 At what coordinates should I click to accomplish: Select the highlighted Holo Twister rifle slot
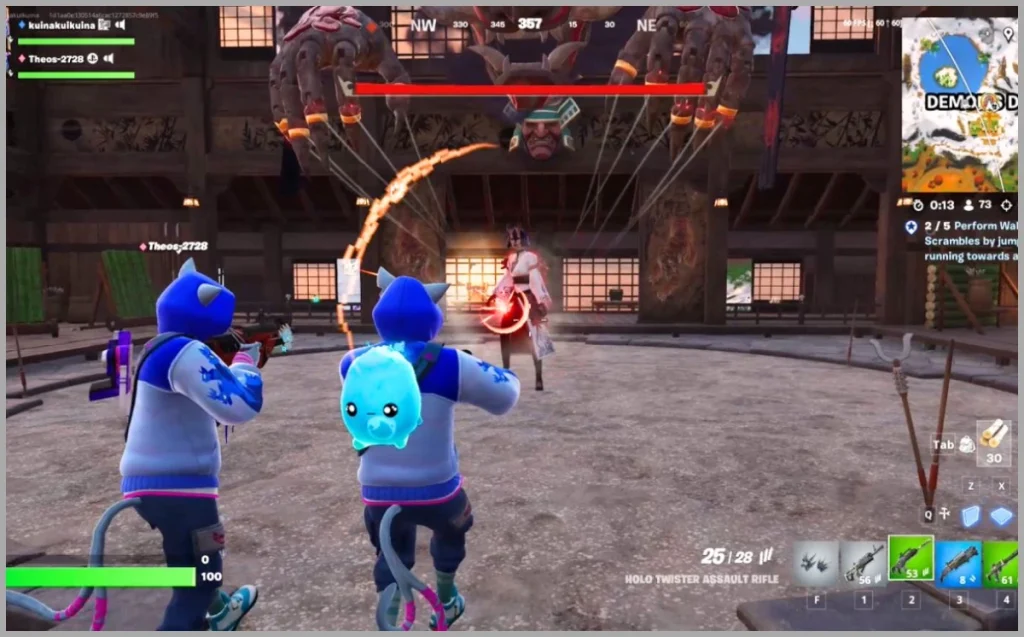click(910, 559)
